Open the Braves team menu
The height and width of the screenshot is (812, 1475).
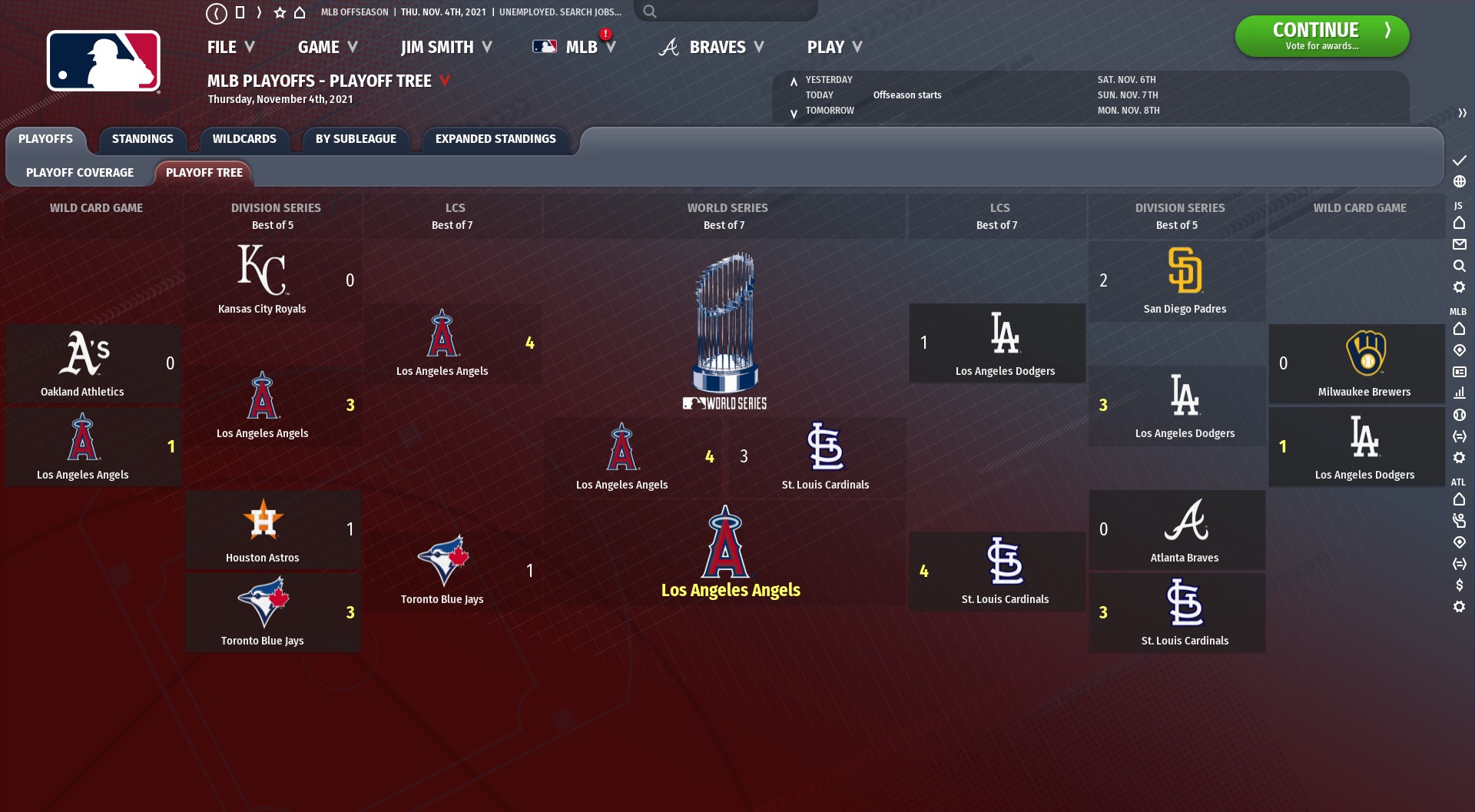(711, 48)
